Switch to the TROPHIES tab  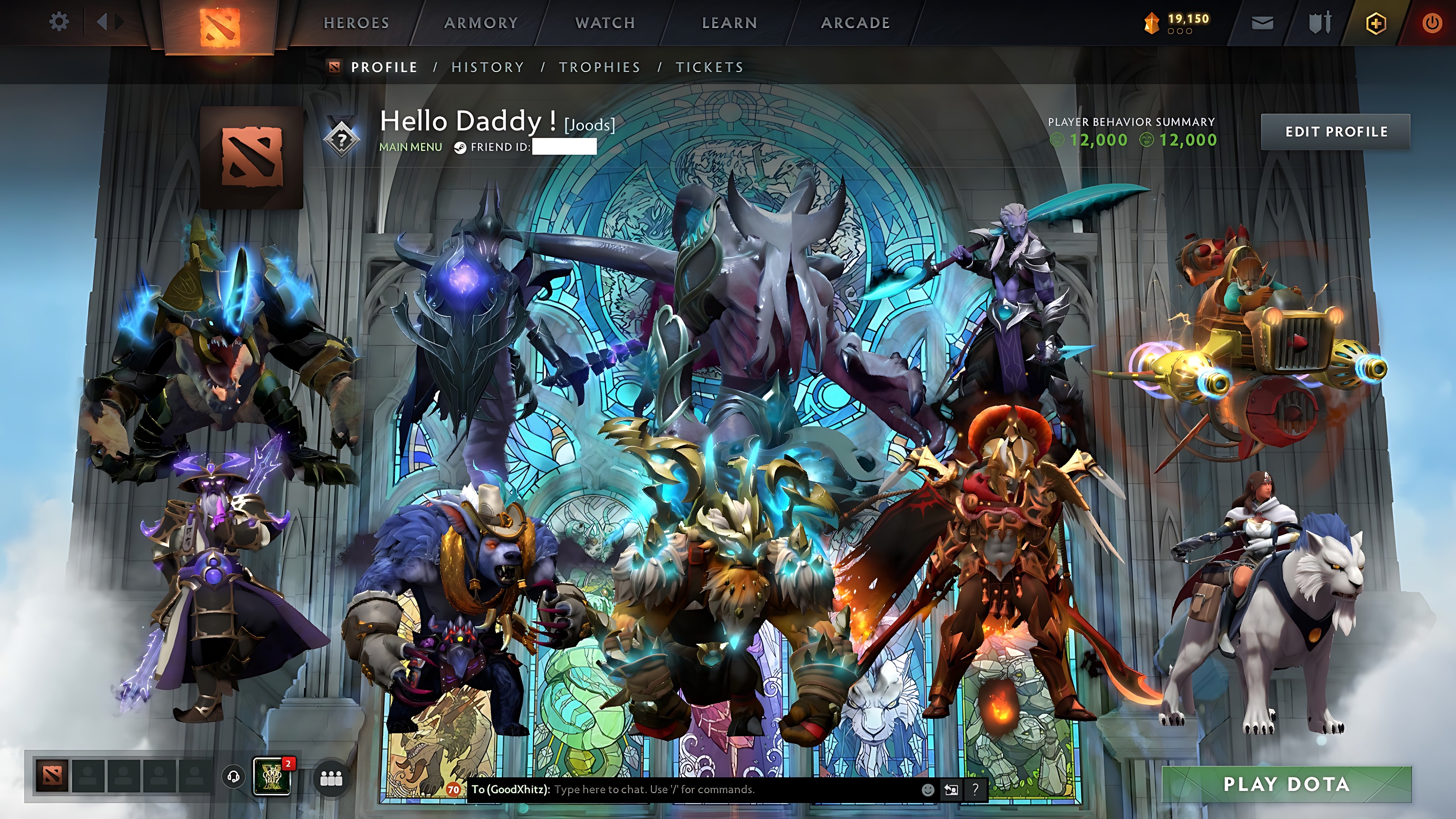pyautogui.click(x=600, y=67)
